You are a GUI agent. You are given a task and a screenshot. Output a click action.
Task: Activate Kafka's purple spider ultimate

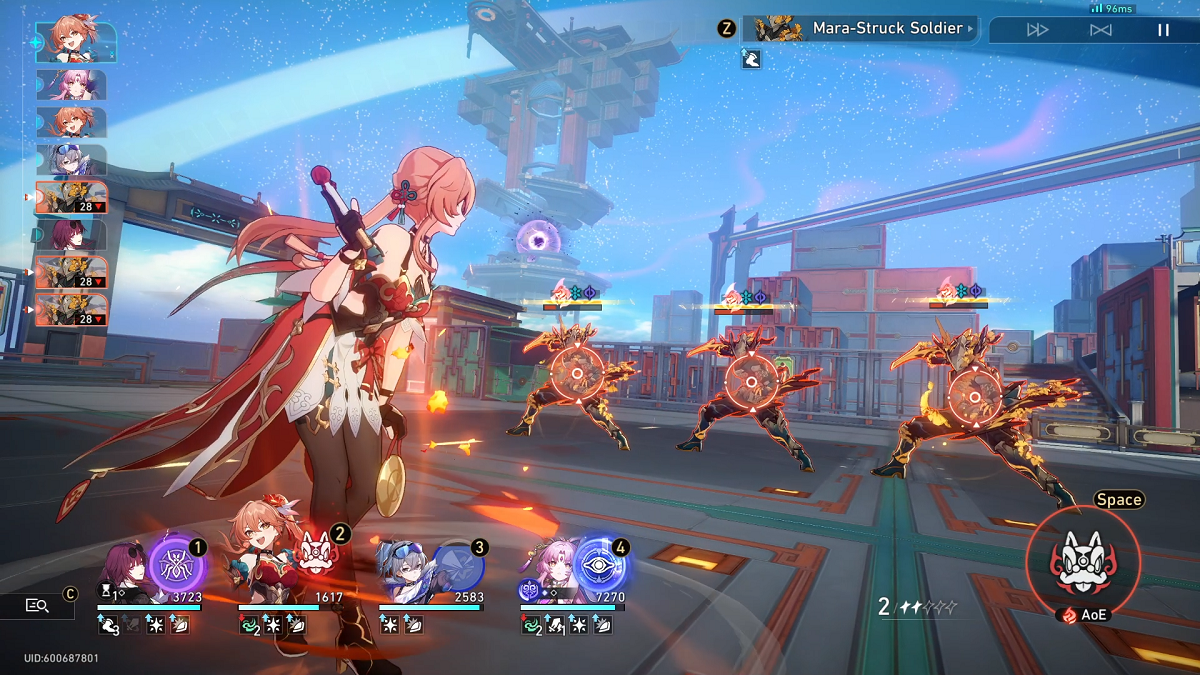[x=177, y=564]
